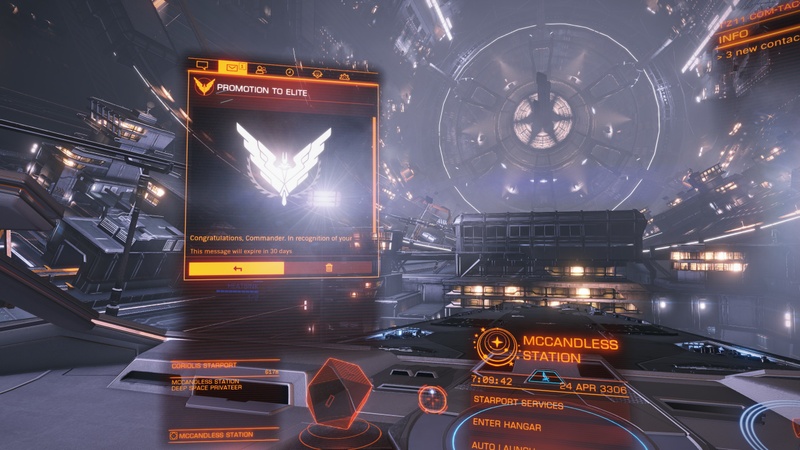800x450 pixels.
Task: Open the contacts people tab
Action: tap(261, 70)
